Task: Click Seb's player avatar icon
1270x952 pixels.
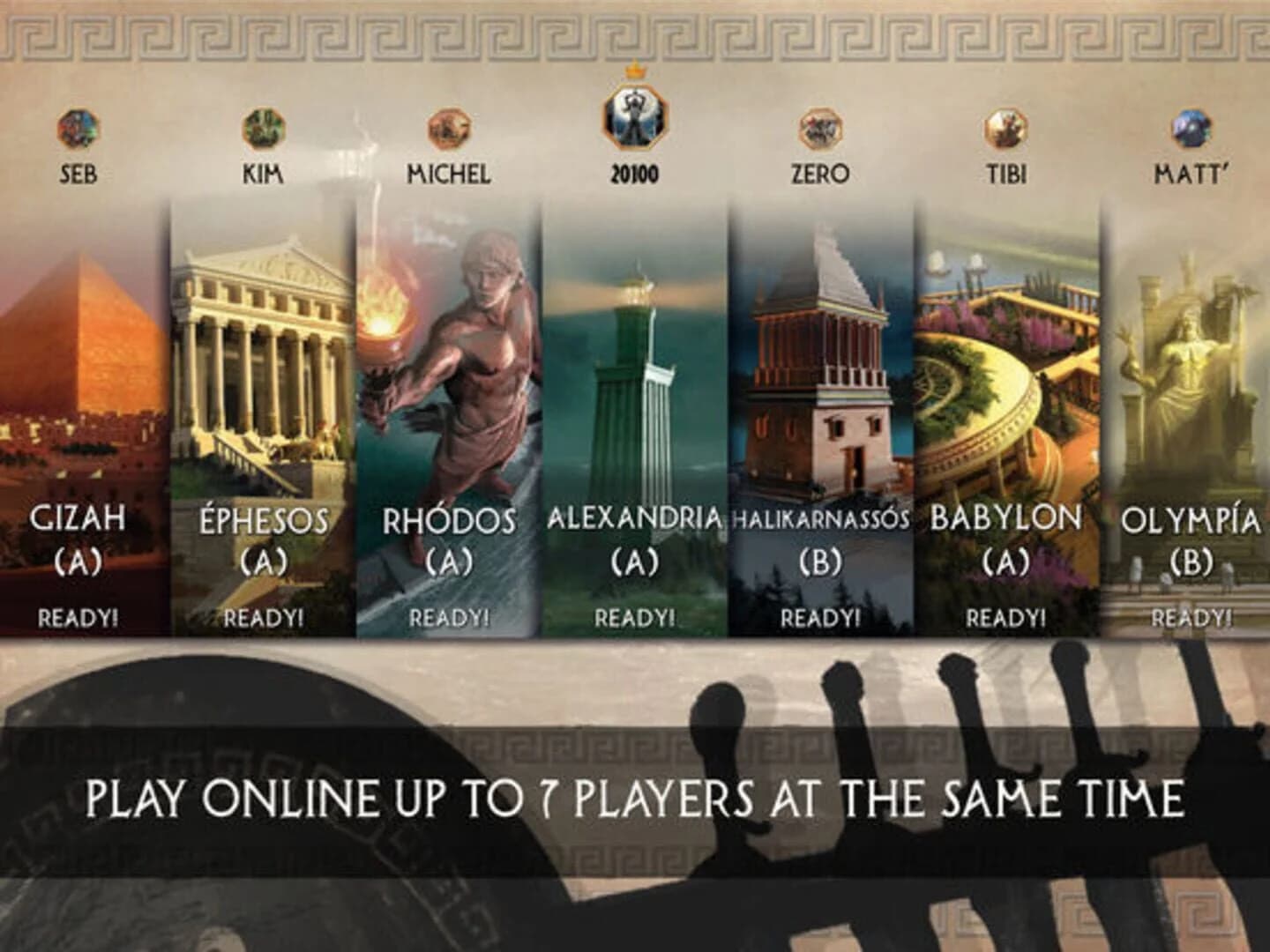Action: point(78,129)
